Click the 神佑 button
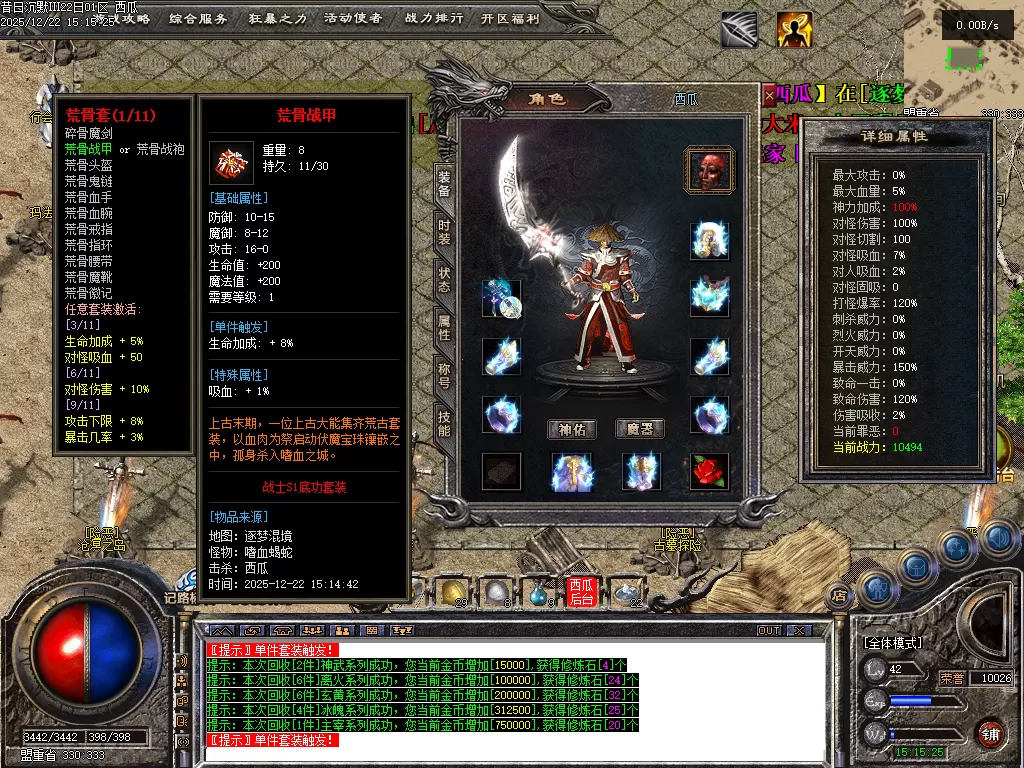Viewport: 1024px width, 768px height. tap(572, 429)
